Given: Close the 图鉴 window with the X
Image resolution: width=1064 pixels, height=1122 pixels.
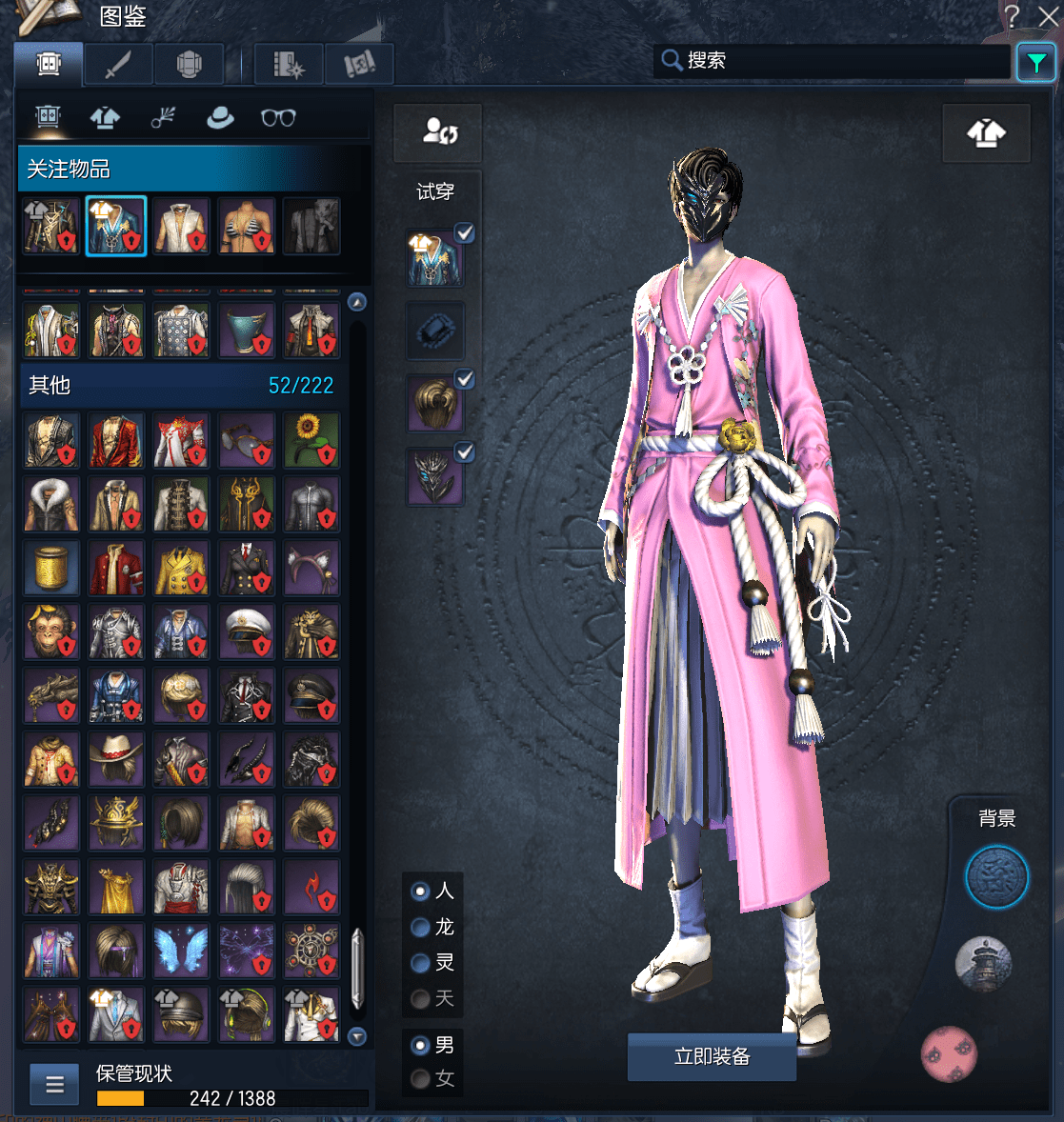Looking at the screenshot, I should tap(1047, 16).
